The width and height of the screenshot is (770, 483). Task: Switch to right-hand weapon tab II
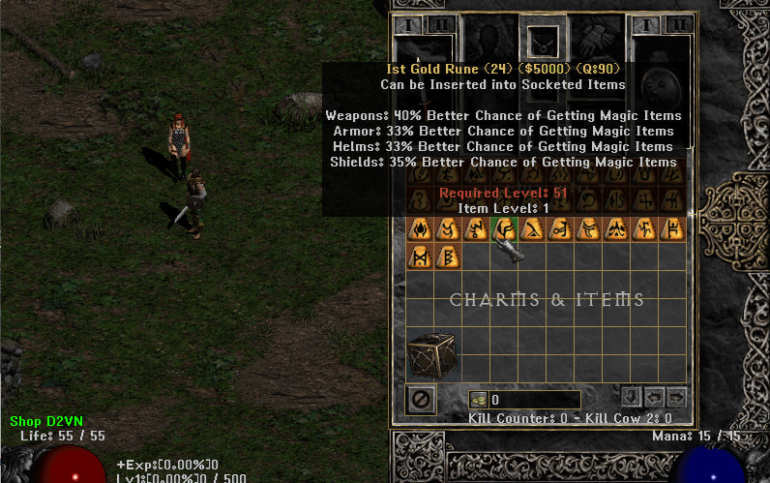(679, 25)
